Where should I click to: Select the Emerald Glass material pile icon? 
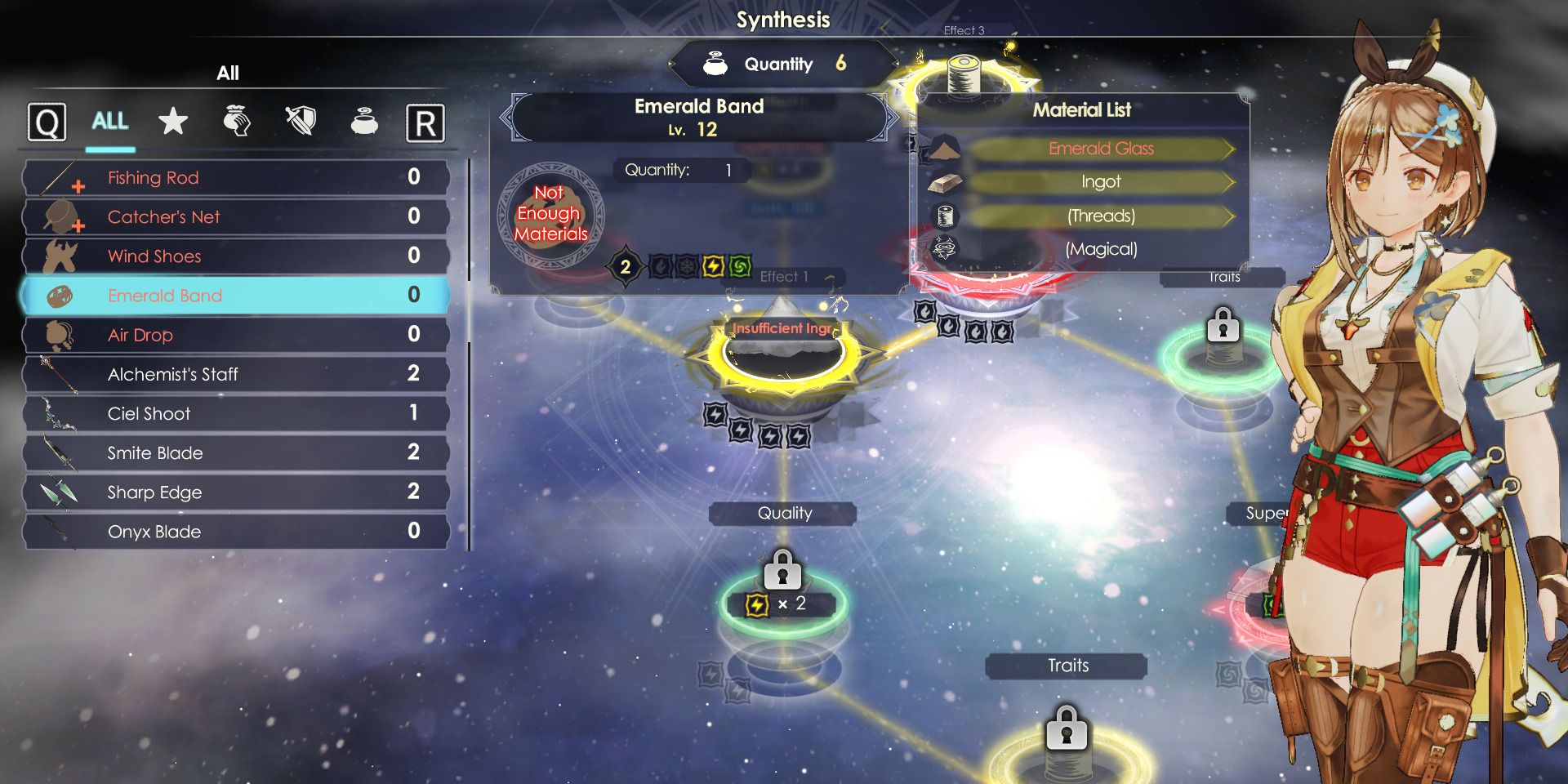pyautogui.click(x=943, y=149)
